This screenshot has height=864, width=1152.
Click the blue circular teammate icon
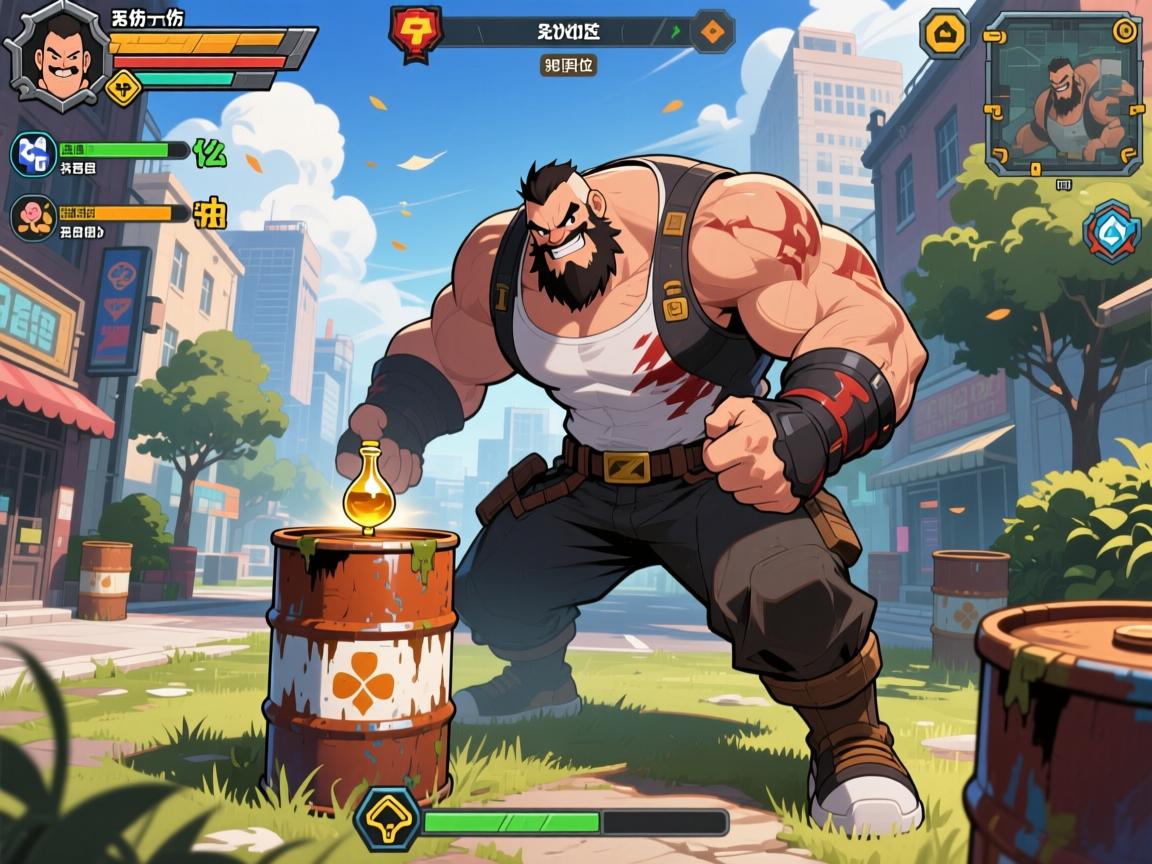(33, 155)
